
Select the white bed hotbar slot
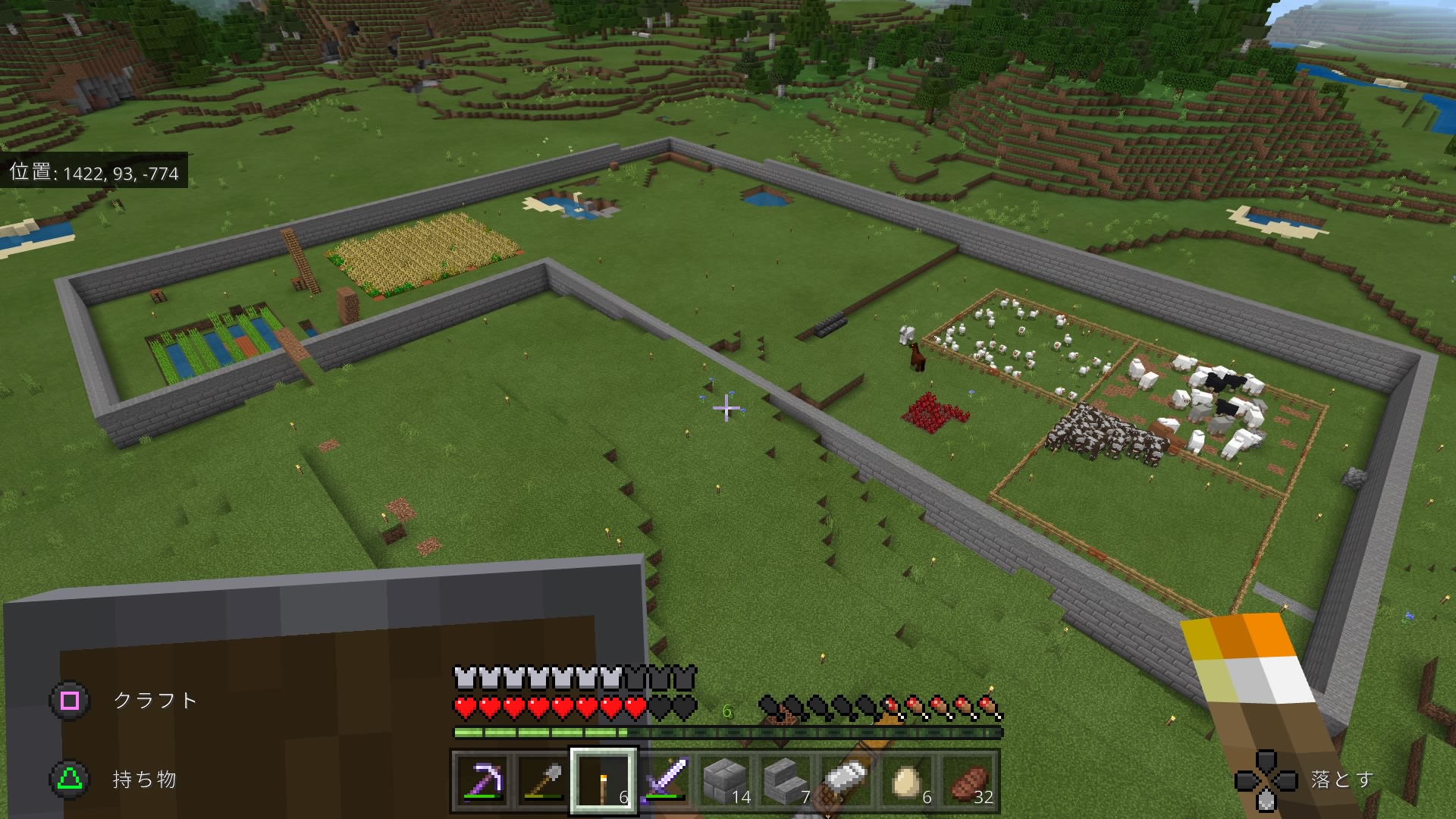click(846, 780)
